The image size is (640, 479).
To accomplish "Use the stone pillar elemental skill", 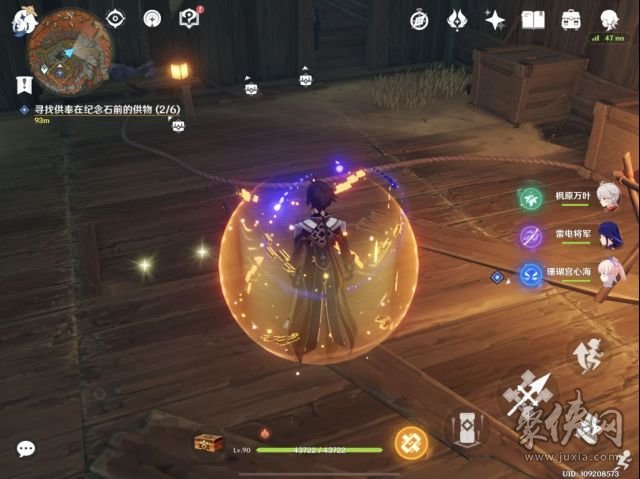I will coord(465,429).
